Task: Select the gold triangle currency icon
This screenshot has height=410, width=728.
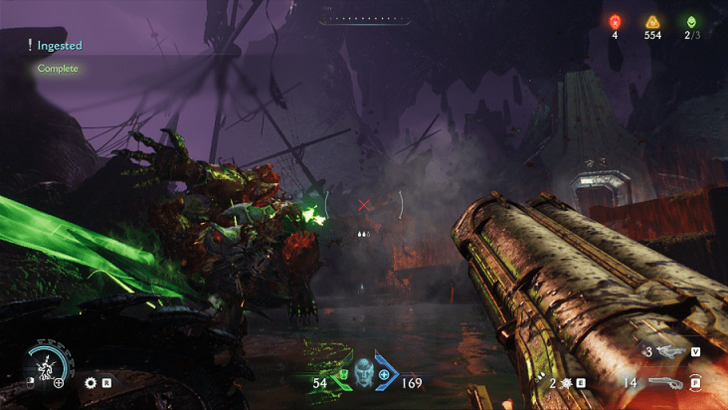Action: (x=652, y=21)
